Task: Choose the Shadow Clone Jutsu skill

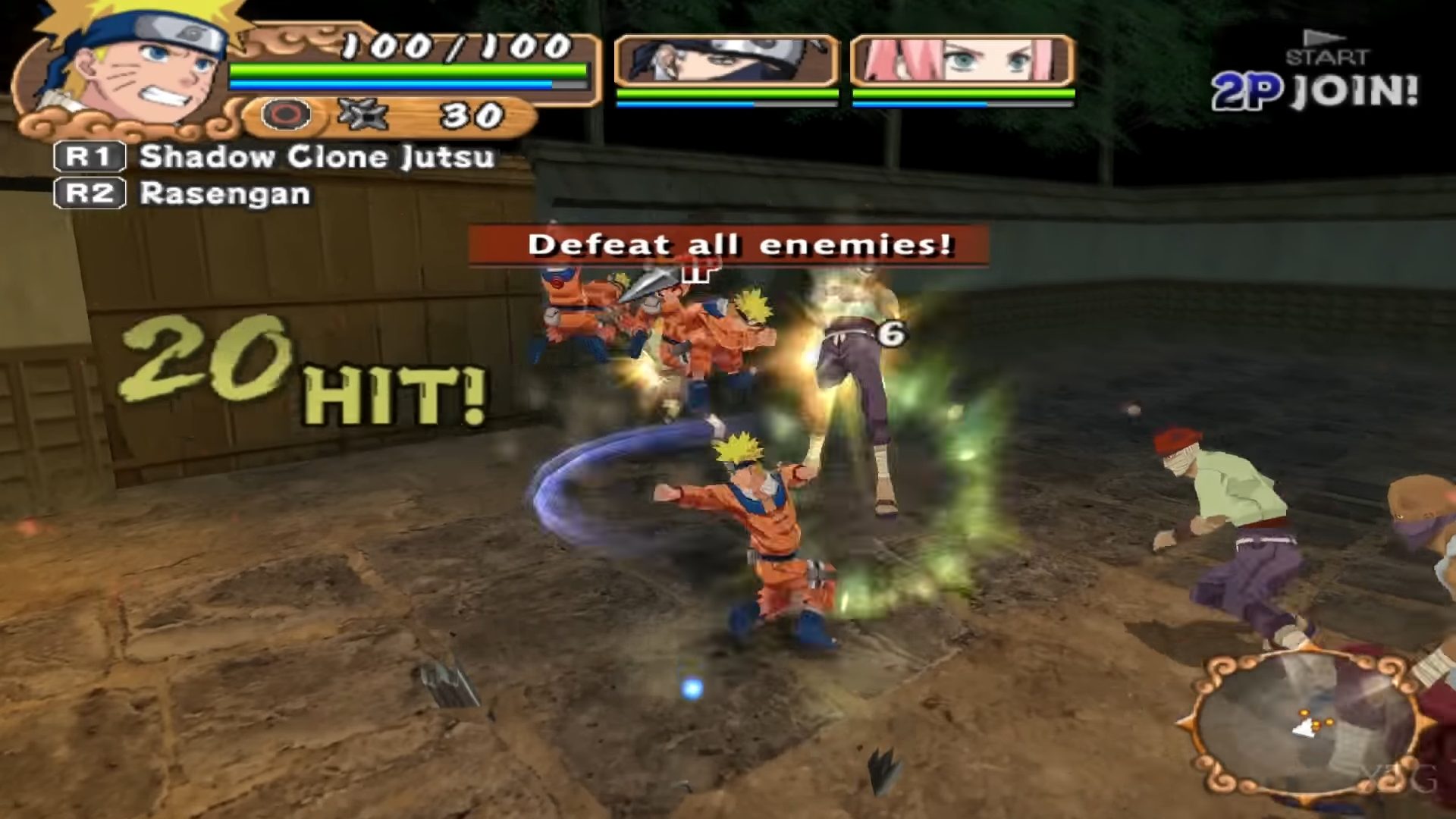Action: click(316, 157)
